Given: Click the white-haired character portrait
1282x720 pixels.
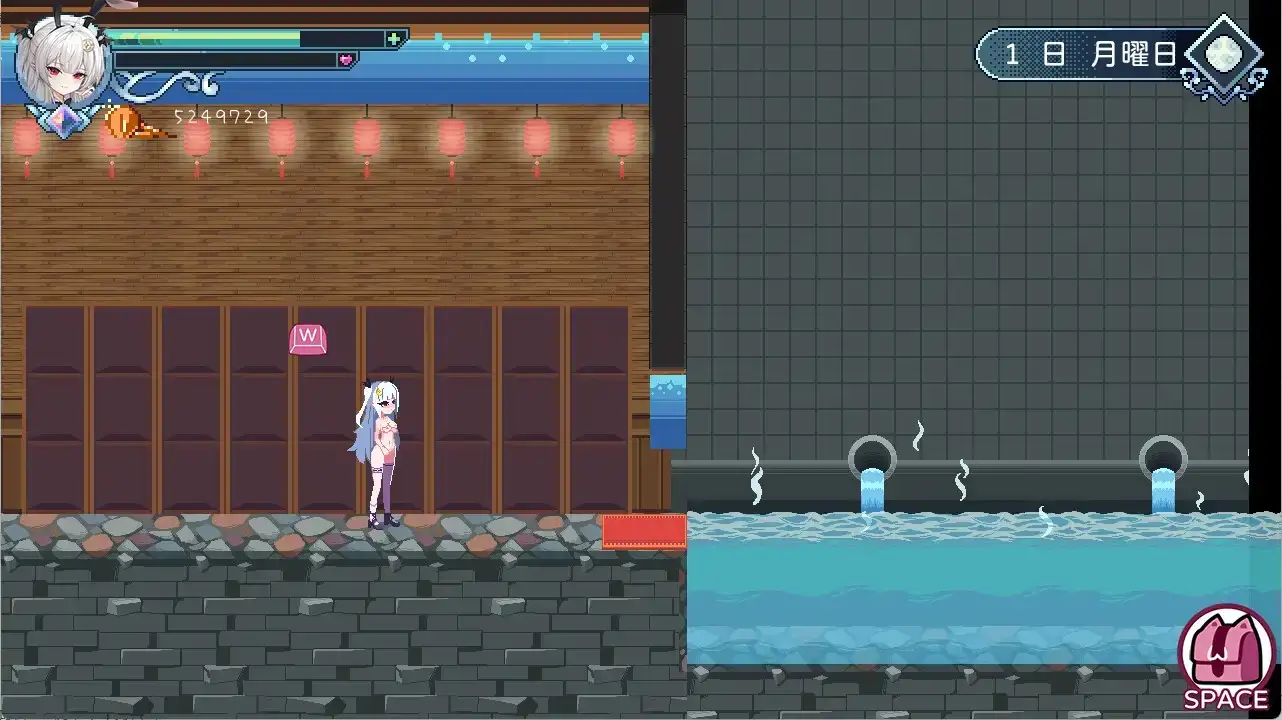Looking at the screenshot, I should pos(62,62).
